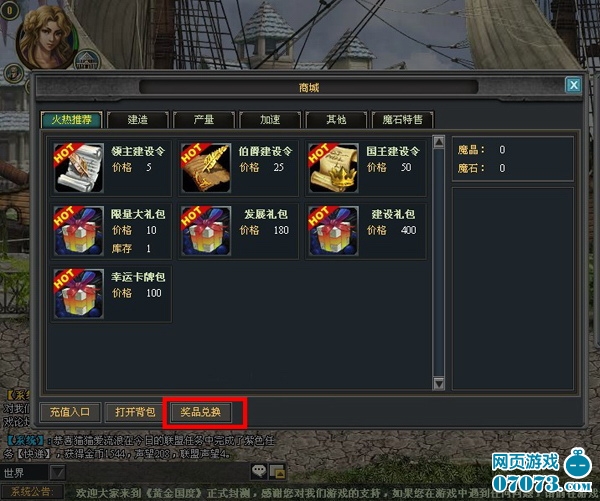
Task: Switch to the 加速 tab
Action: pos(270,120)
